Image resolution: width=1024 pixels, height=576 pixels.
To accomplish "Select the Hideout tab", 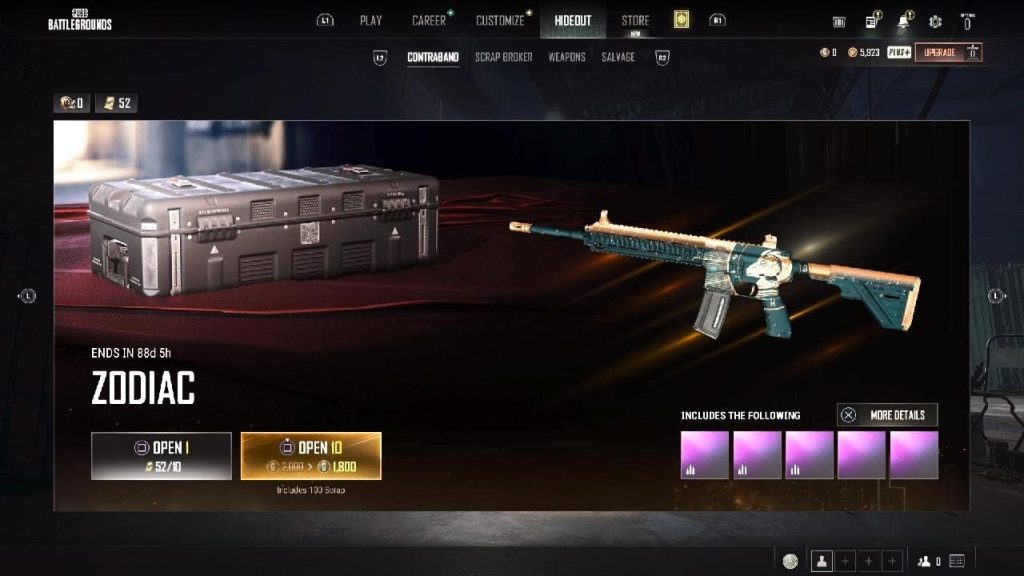I will pyautogui.click(x=572, y=20).
